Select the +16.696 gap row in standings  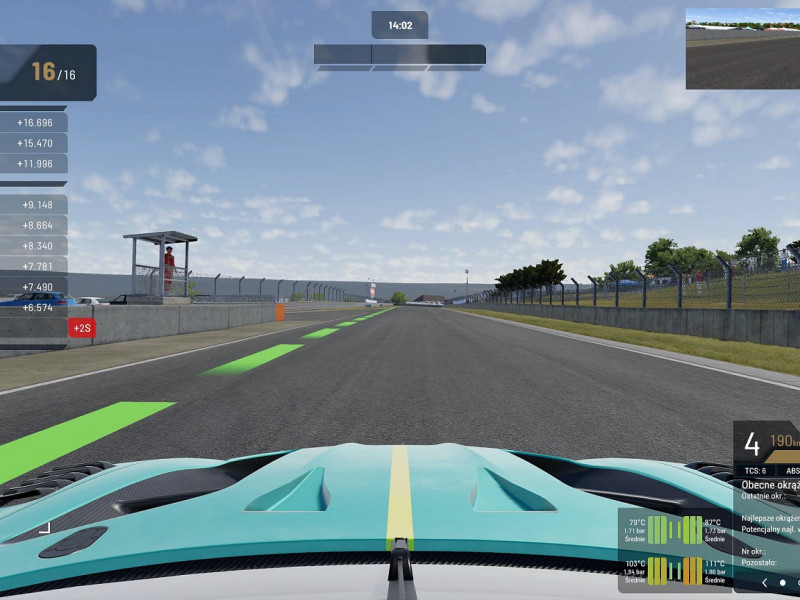point(34,122)
